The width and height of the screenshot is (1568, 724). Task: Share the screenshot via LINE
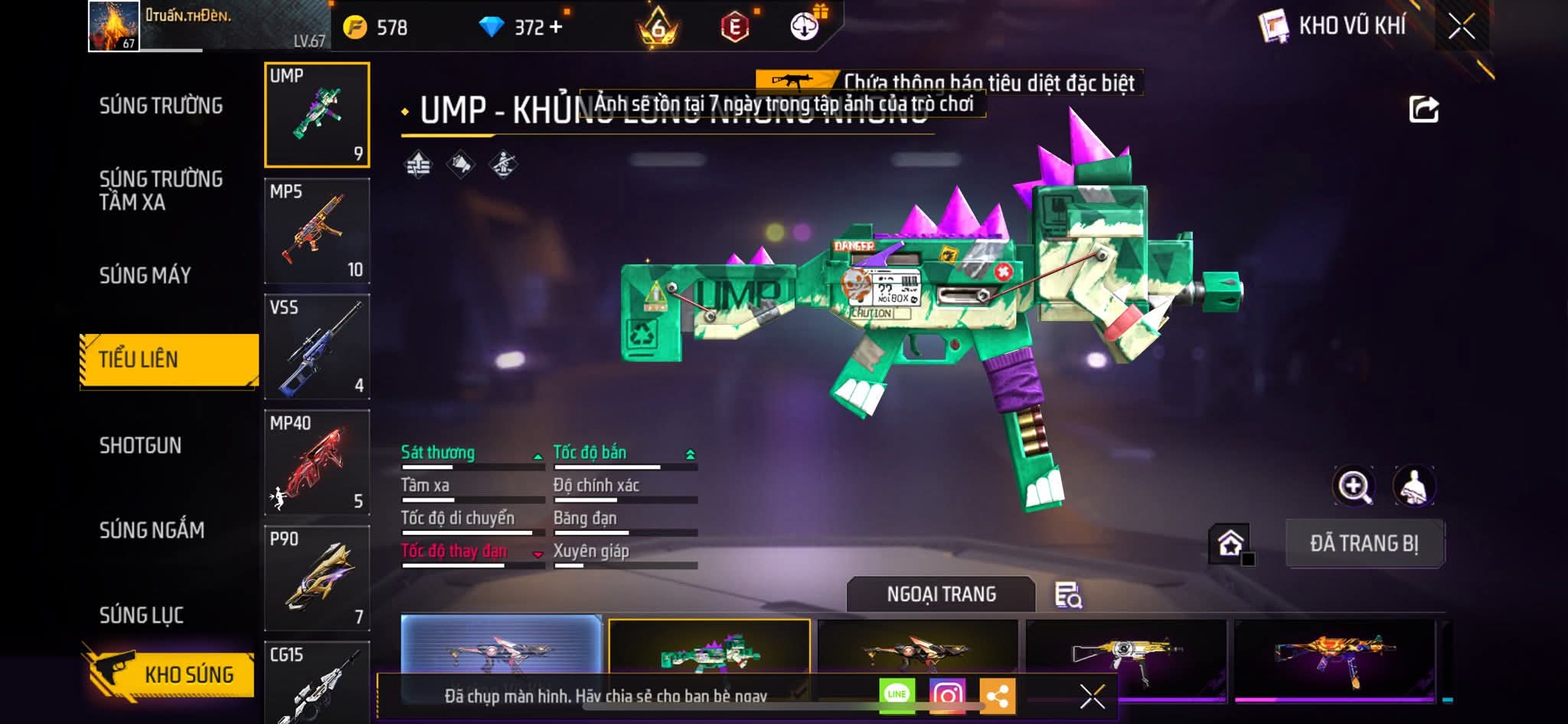pos(897,695)
